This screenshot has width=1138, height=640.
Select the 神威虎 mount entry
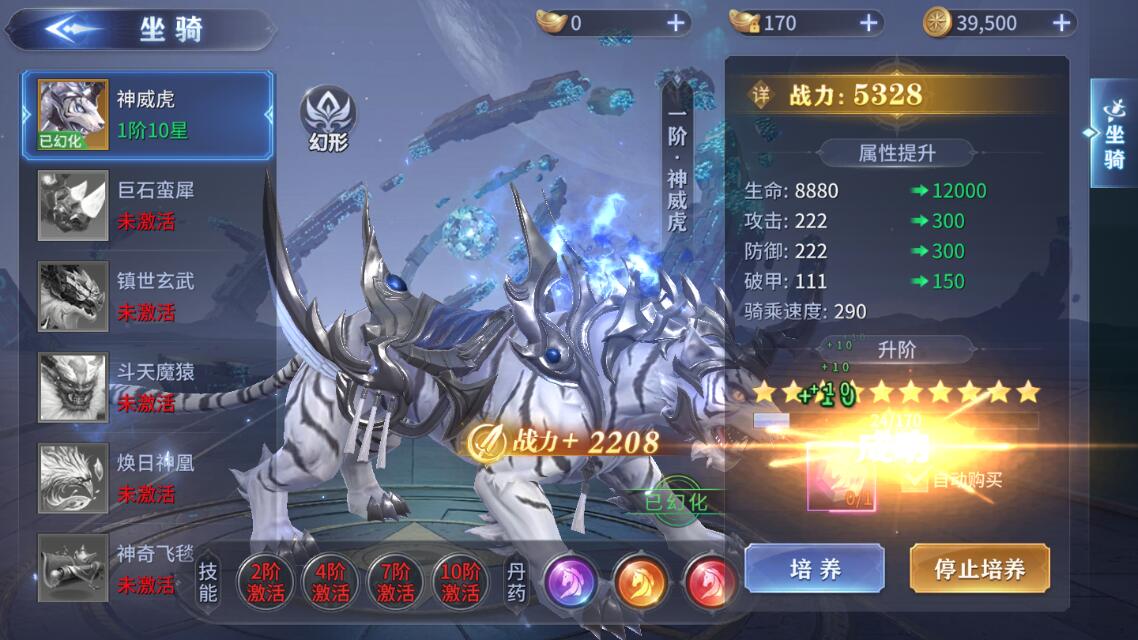point(146,115)
